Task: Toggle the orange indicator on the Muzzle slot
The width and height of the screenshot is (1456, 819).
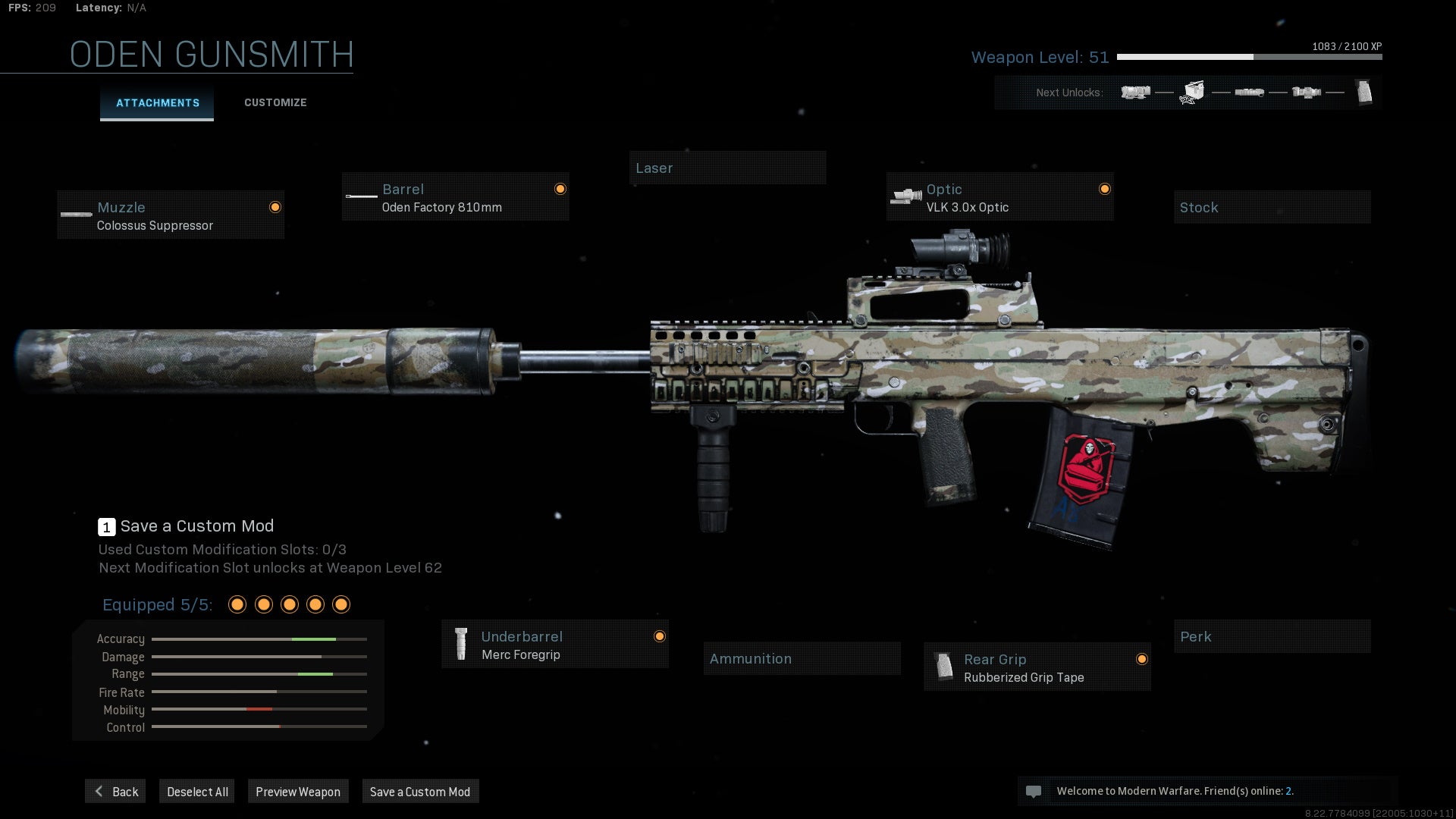Action: [x=275, y=206]
